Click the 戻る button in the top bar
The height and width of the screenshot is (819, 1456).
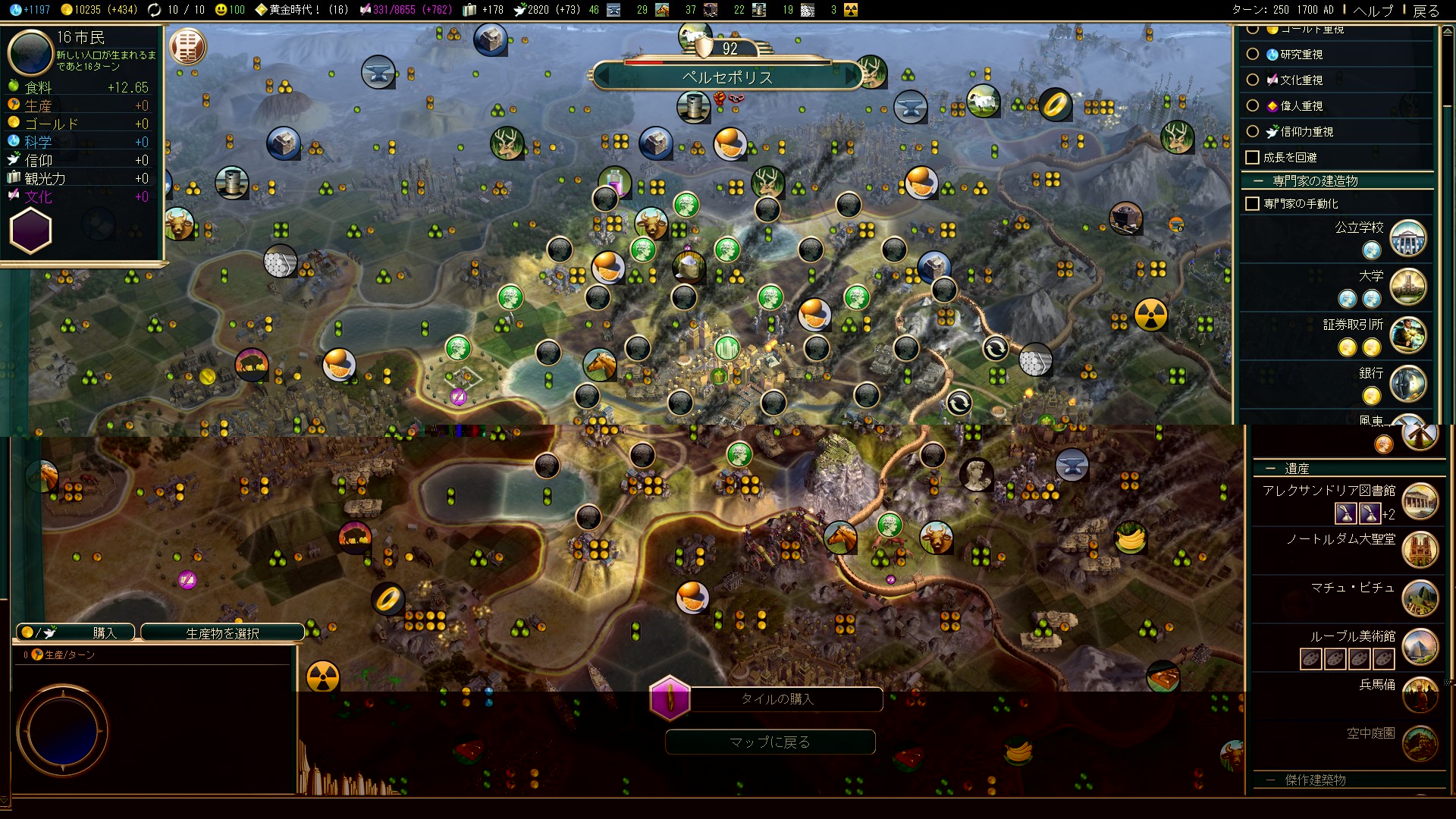1426,11
